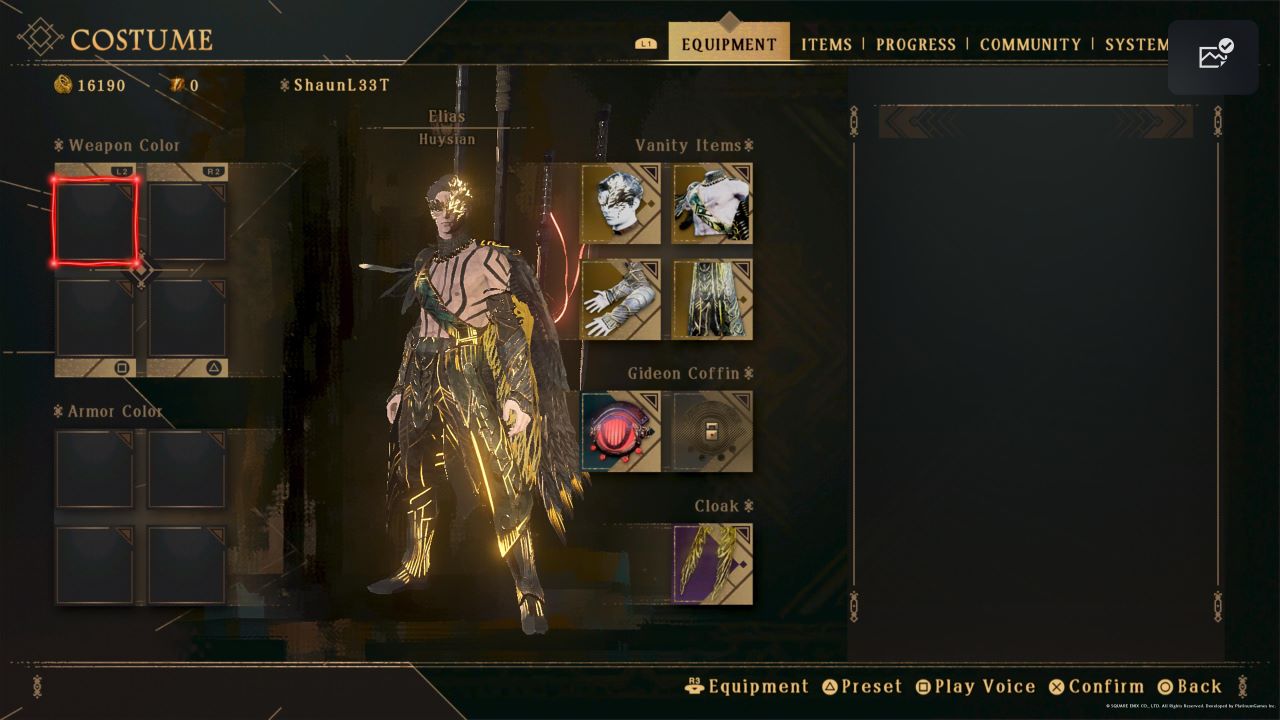Open the Items tab
The height and width of the screenshot is (720, 1280).
tap(826, 44)
